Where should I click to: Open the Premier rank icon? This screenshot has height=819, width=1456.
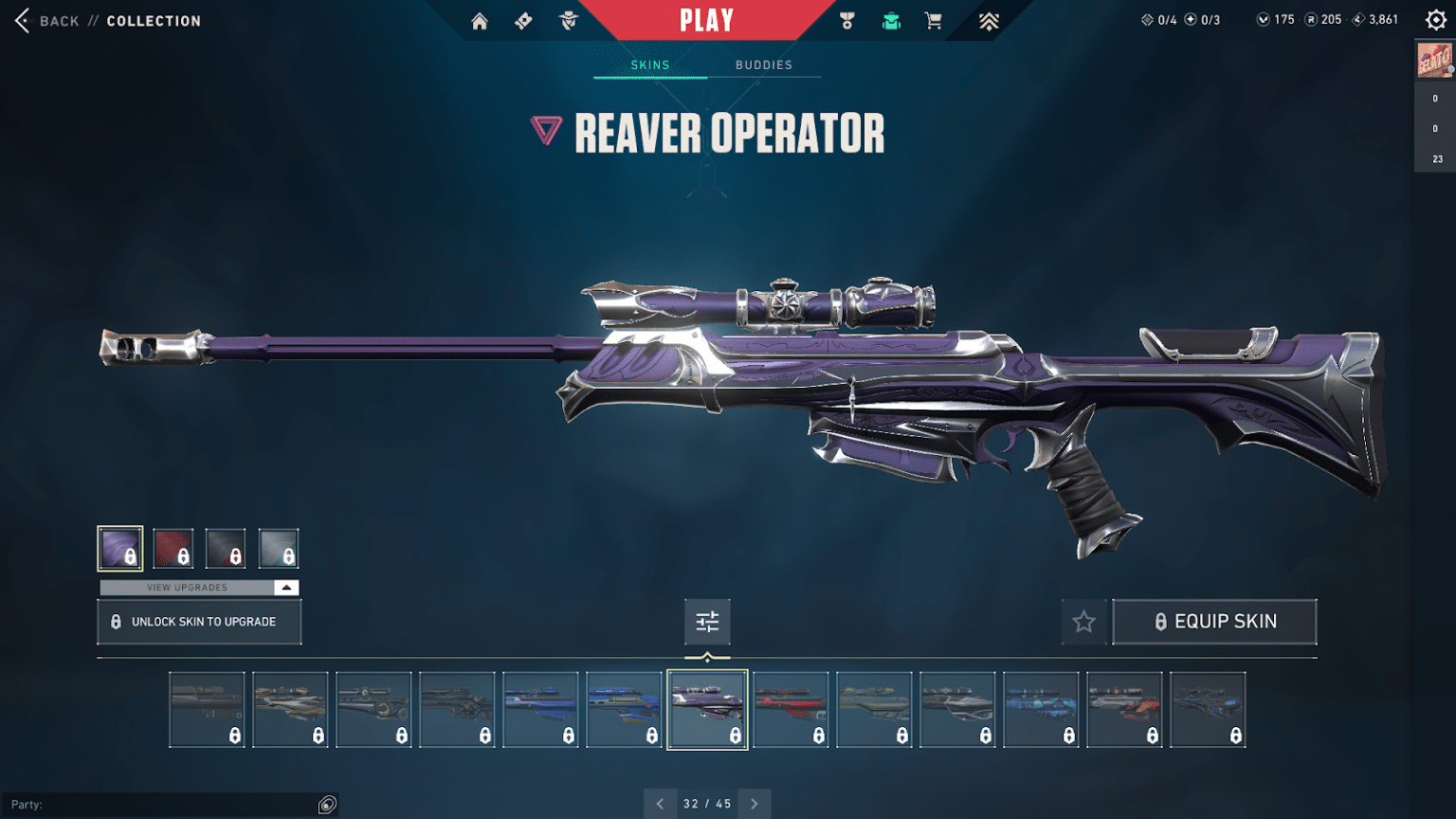coord(988,20)
